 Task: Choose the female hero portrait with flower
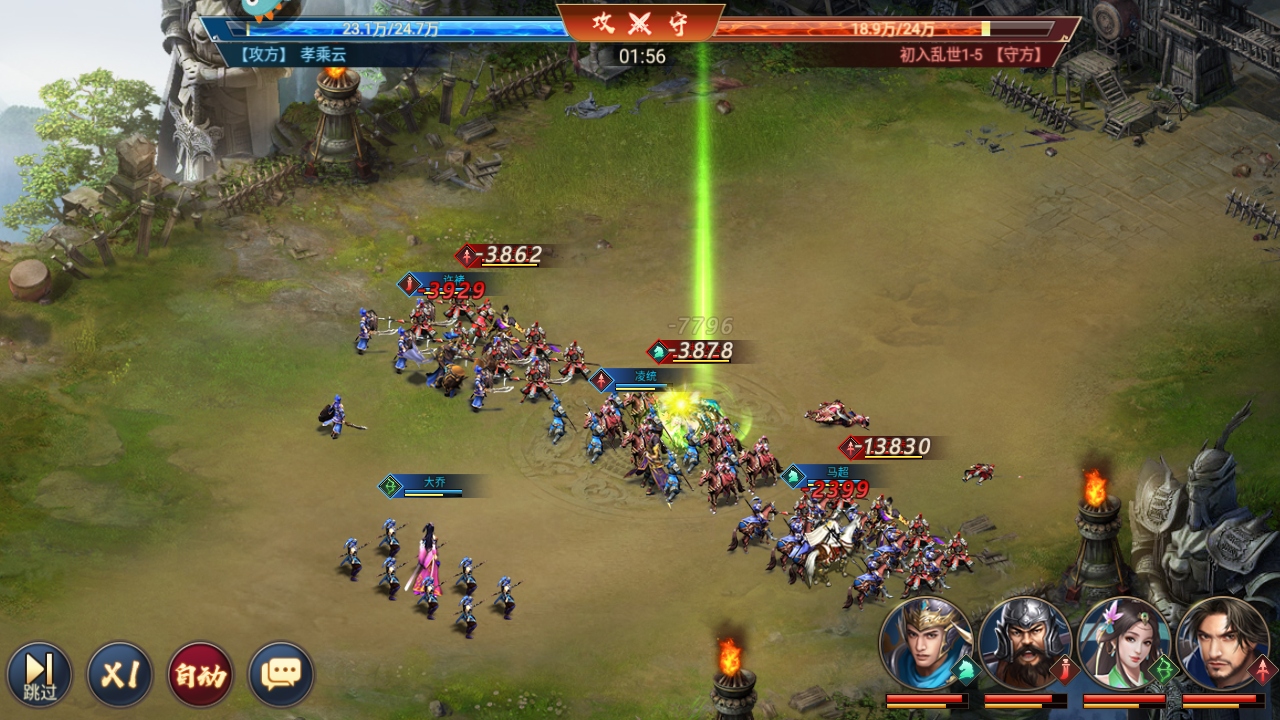tap(1123, 644)
